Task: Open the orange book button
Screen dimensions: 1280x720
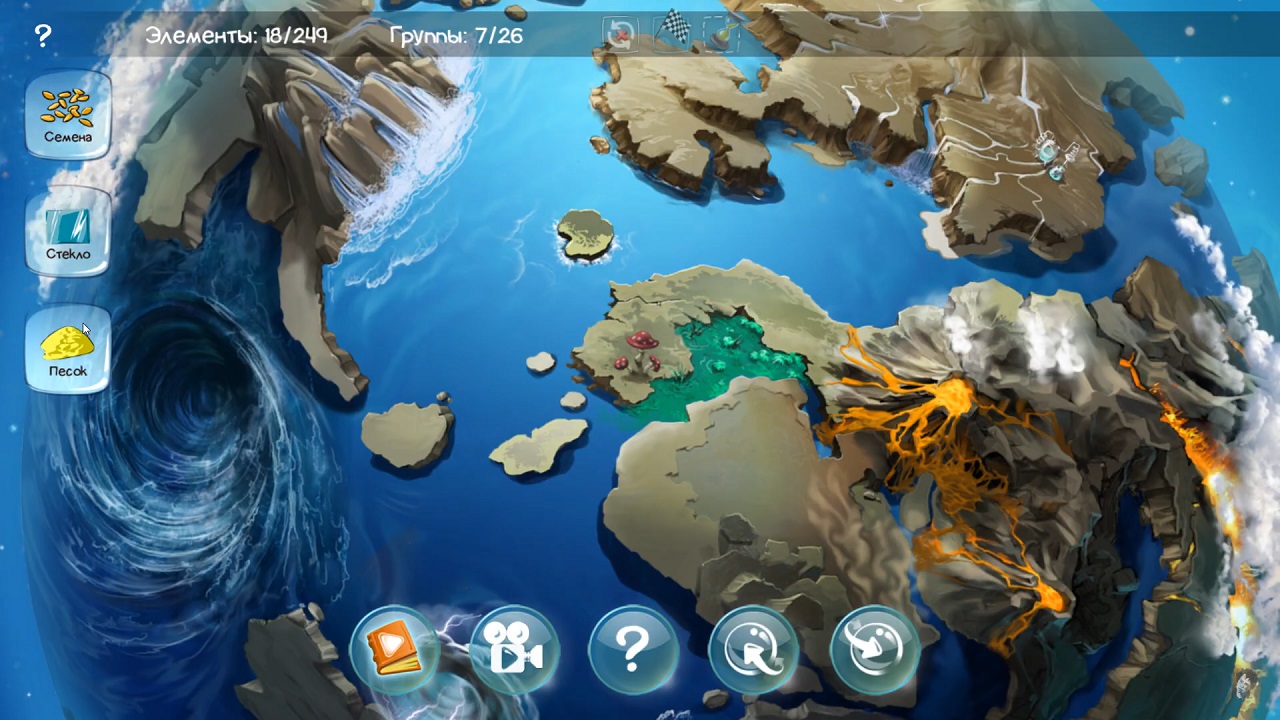Action: pos(394,650)
